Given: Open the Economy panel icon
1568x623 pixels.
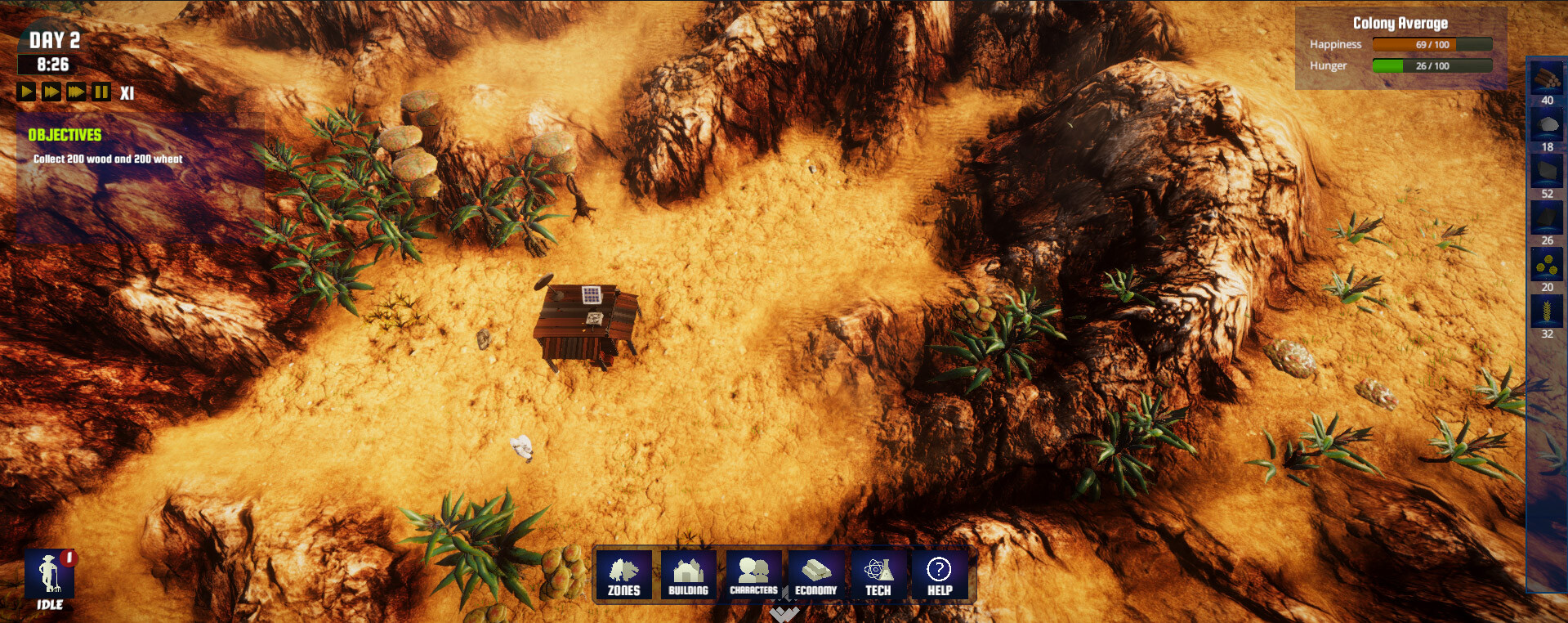Looking at the screenshot, I should point(815,575).
